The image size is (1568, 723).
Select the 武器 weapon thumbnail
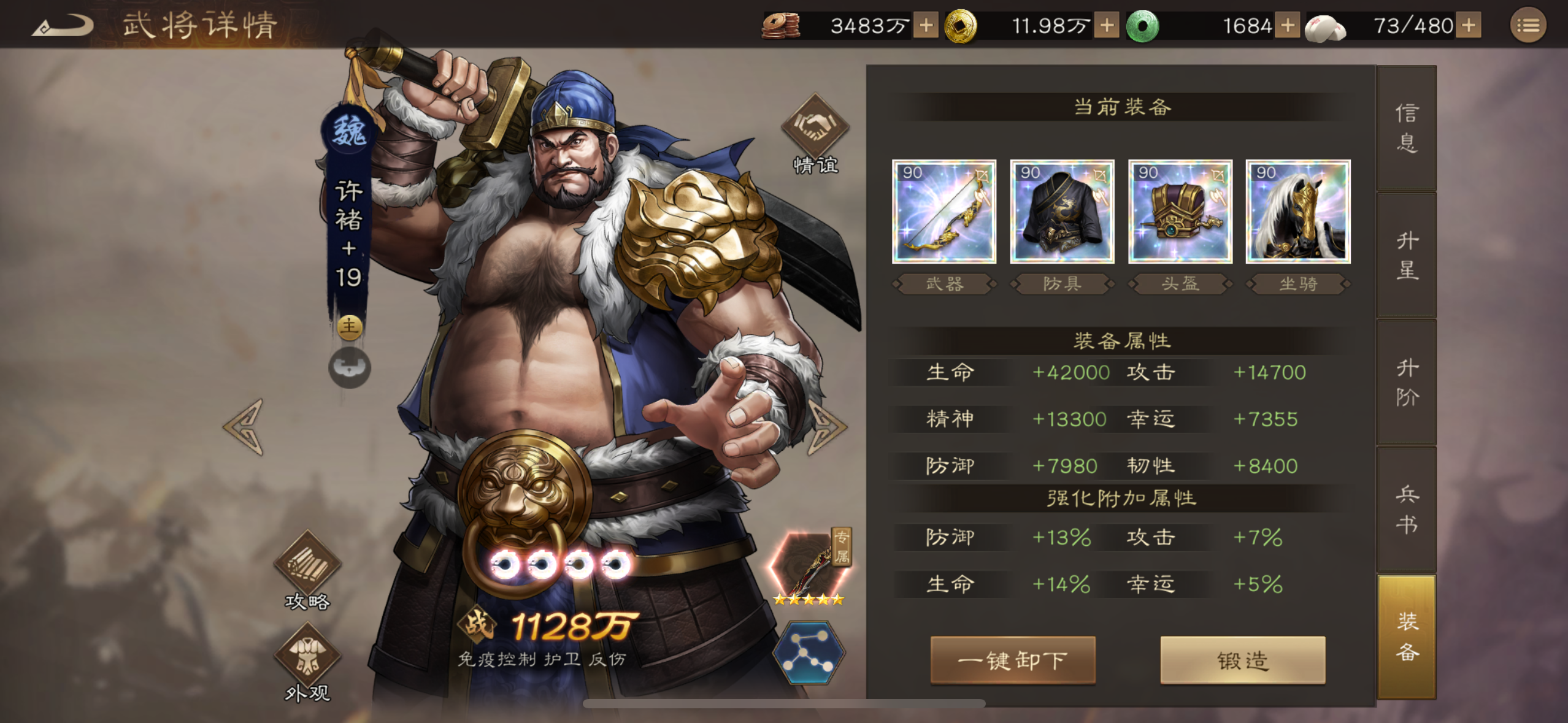click(x=945, y=212)
